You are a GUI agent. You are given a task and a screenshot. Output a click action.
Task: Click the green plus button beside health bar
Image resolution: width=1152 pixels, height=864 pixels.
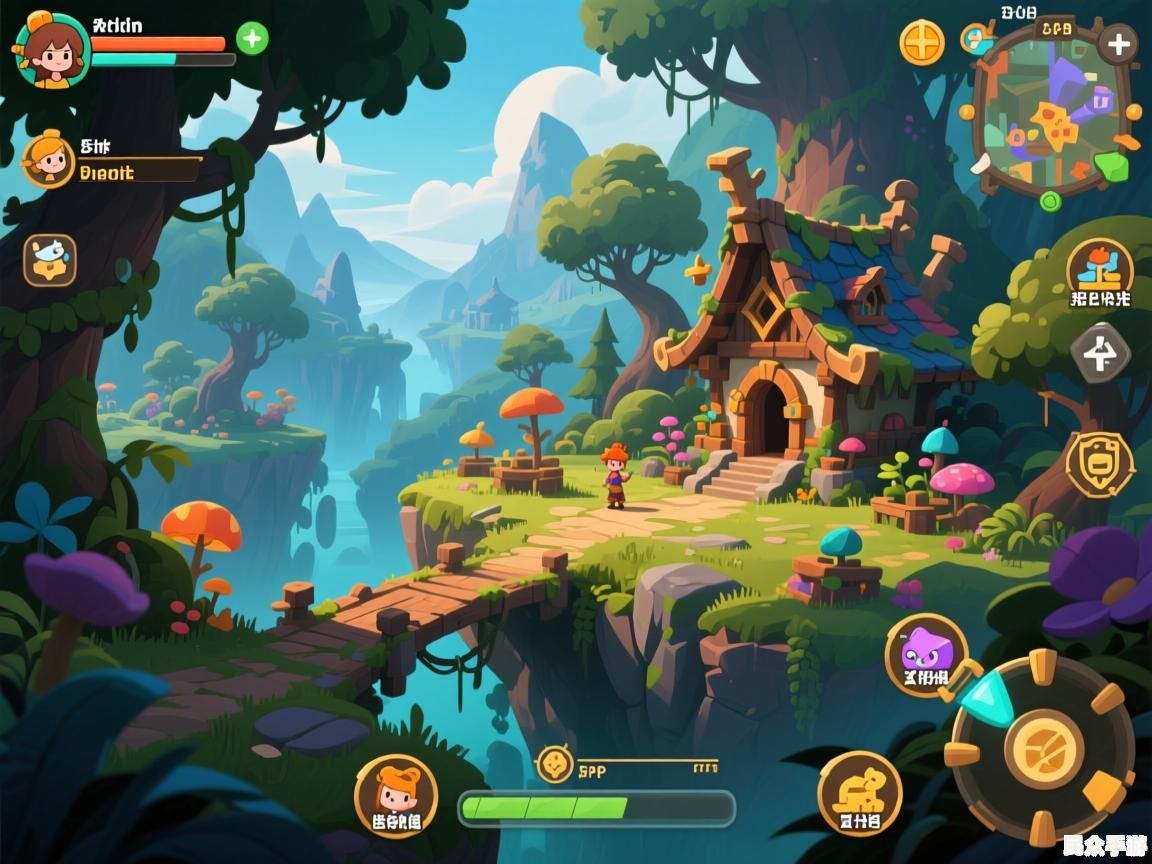(x=252, y=39)
